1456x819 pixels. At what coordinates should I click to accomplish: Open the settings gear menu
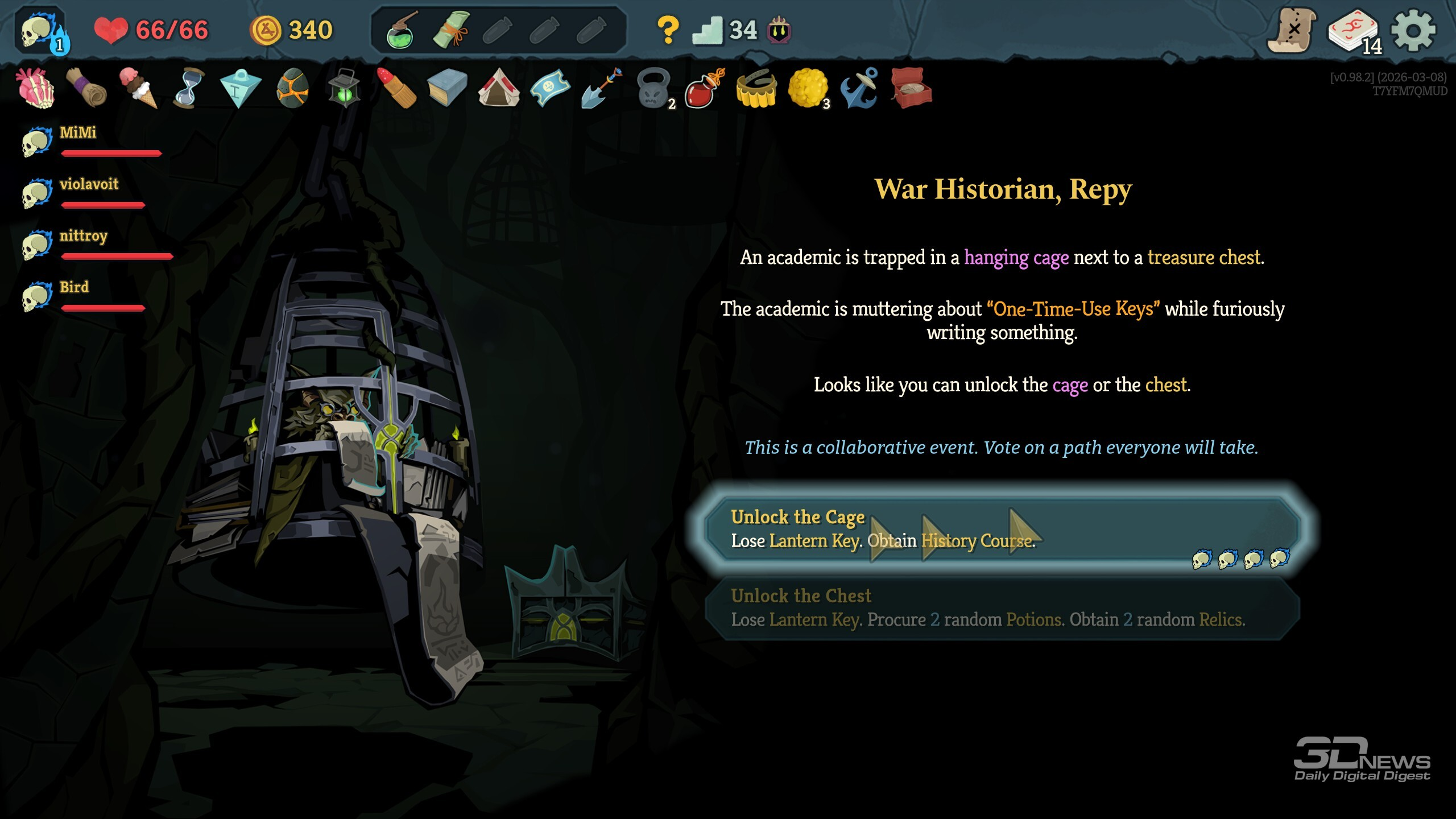[x=1413, y=30]
